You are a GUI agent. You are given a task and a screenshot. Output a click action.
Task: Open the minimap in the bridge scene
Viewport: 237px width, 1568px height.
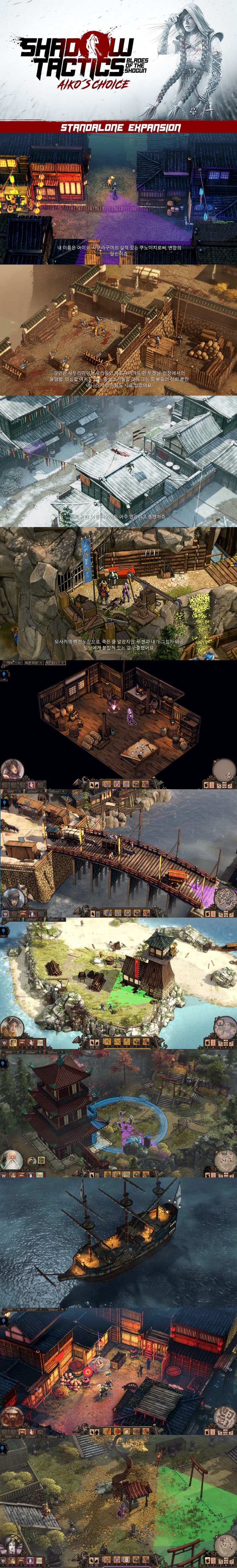[224, 898]
